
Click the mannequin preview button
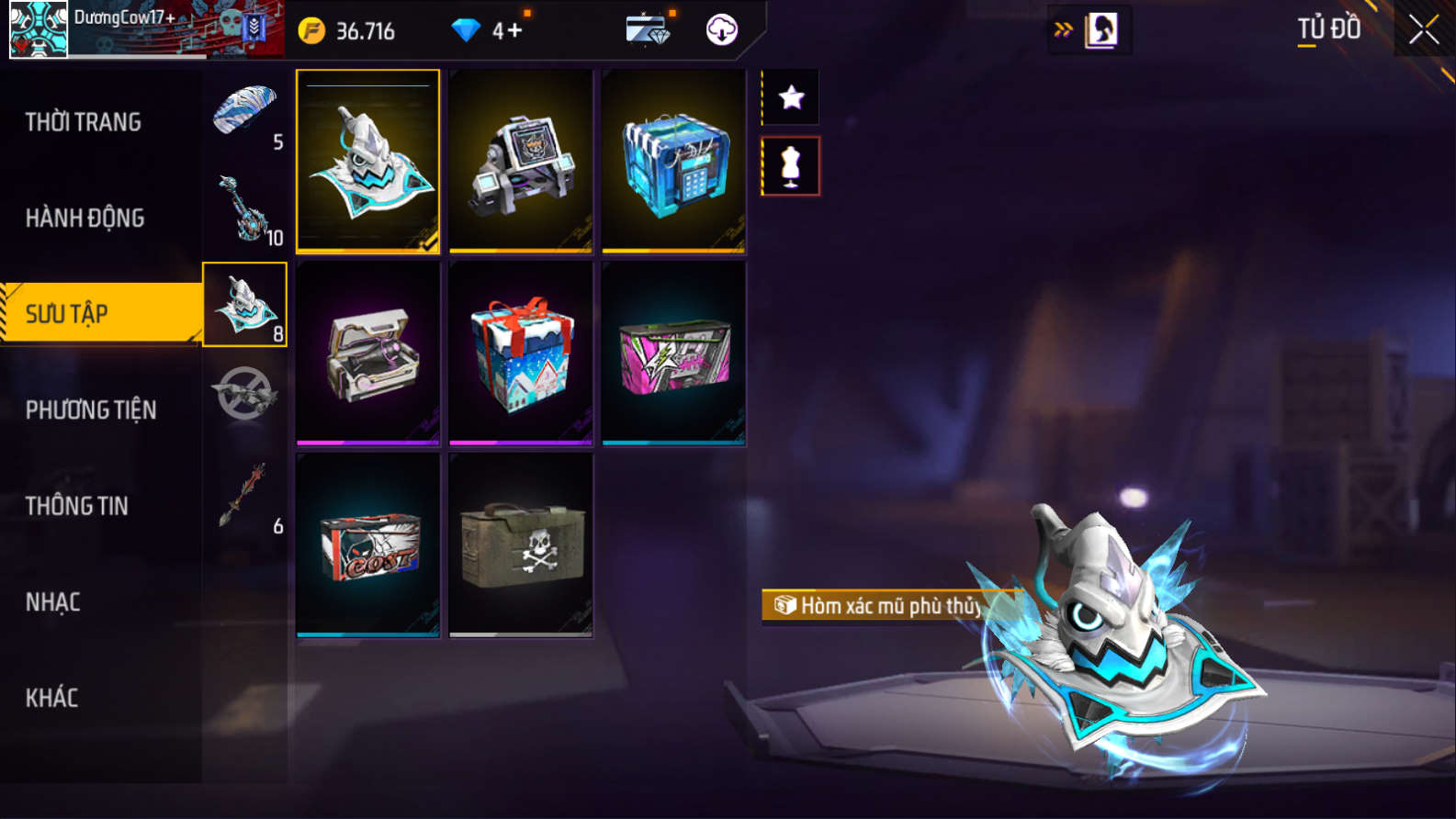coord(791,166)
